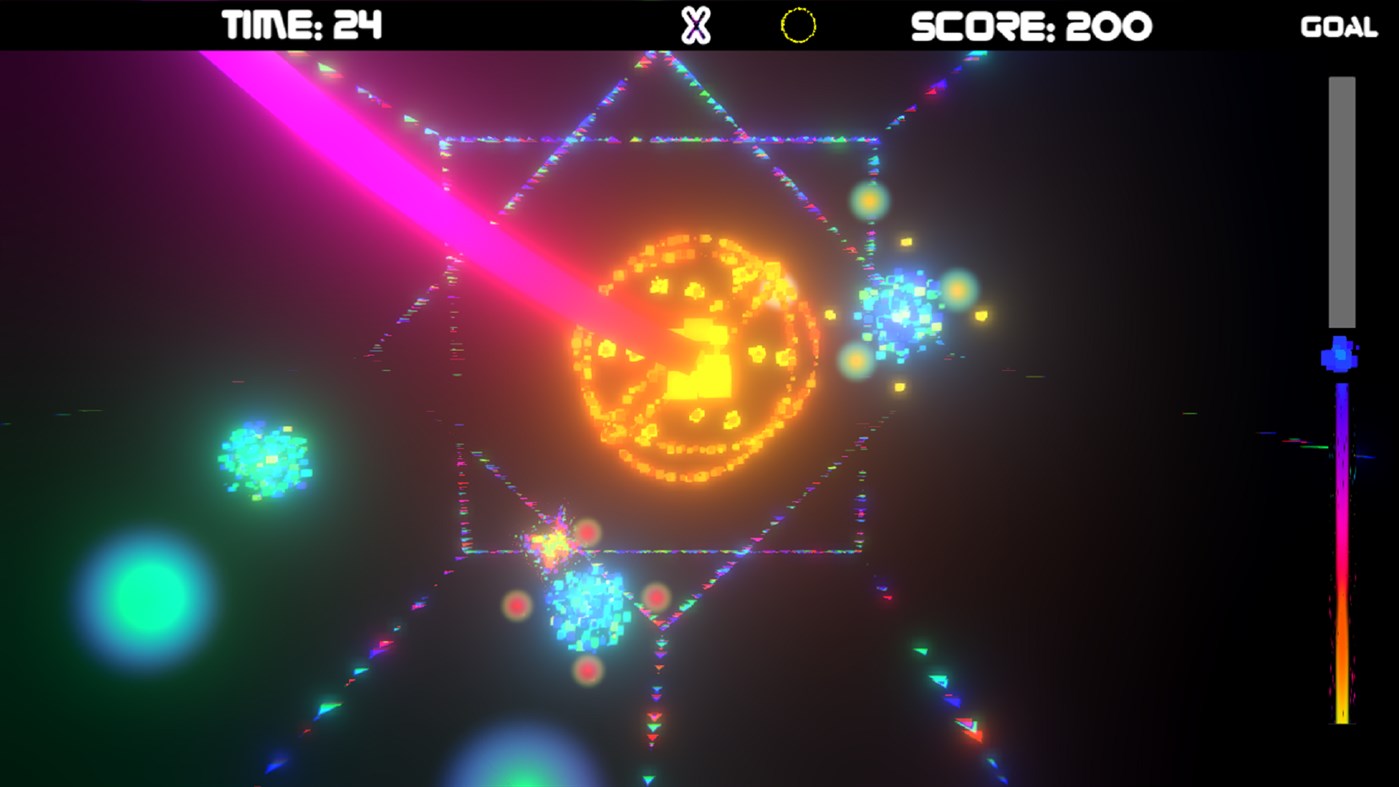Click the TIME: 24 counter
The height and width of the screenshot is (787, 1399).
(302, 24)
